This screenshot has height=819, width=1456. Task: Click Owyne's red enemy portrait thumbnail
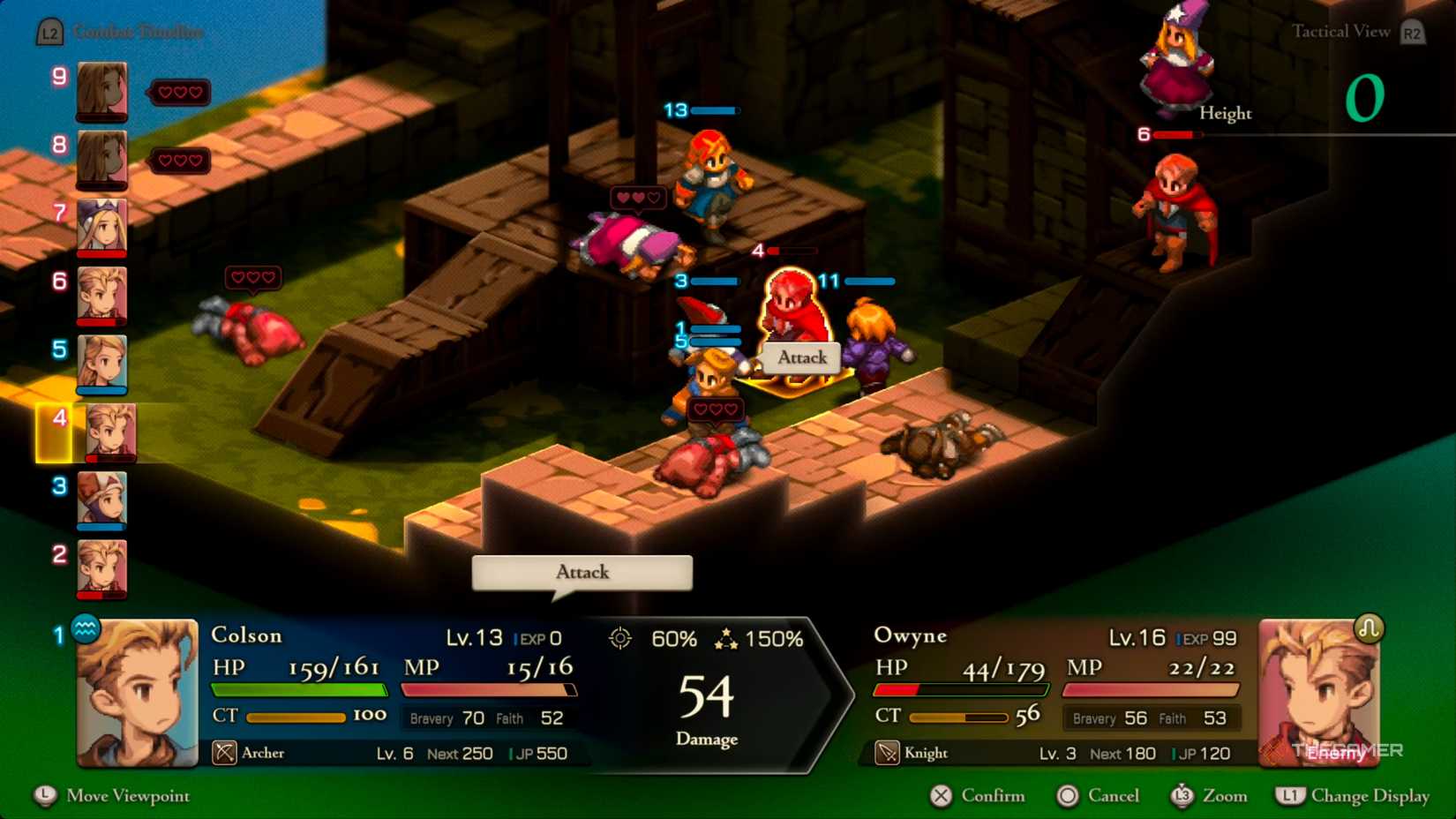[1321, 693]
